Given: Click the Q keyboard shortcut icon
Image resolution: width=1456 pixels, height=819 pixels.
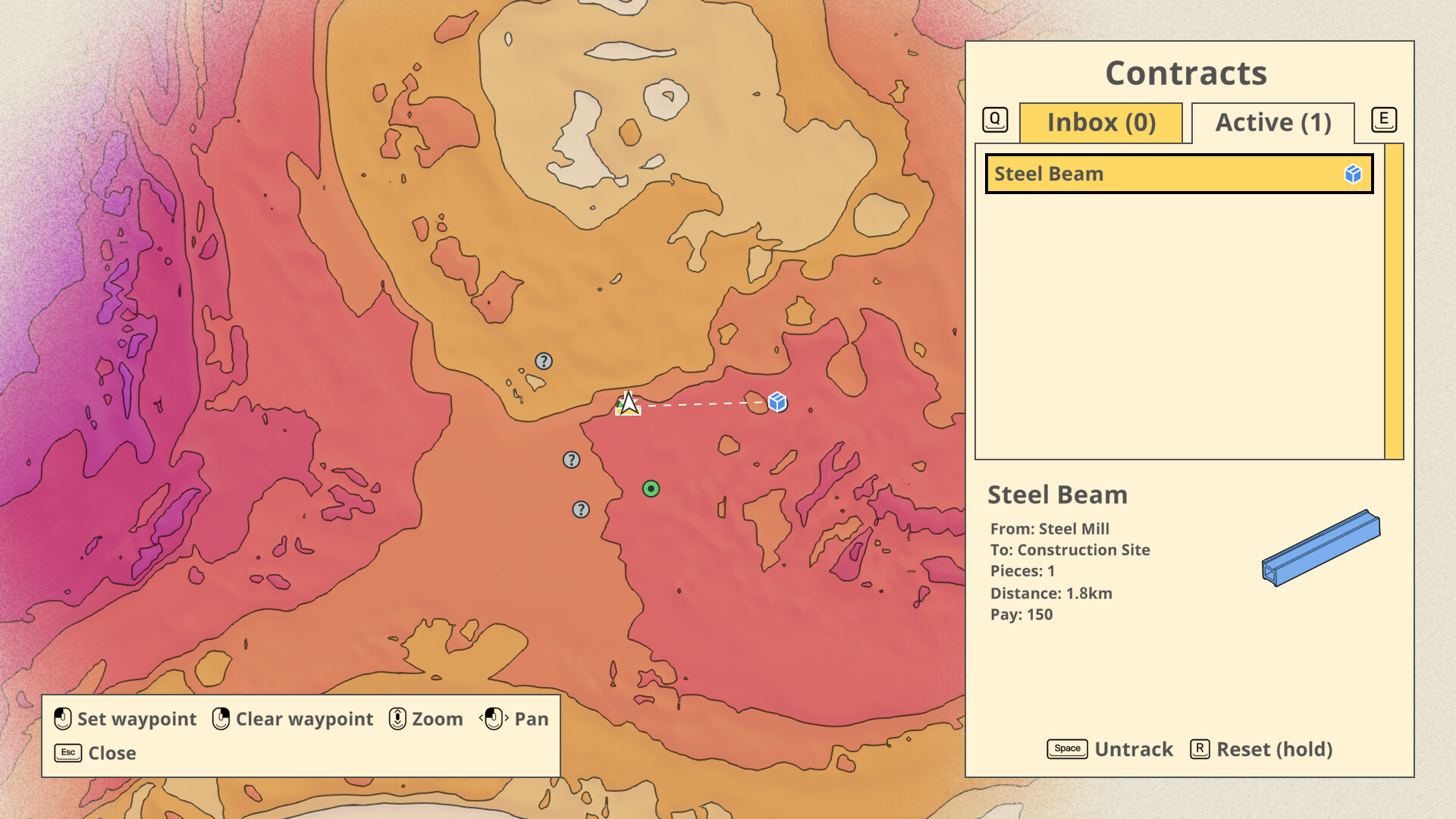Looking at the screenshot, I should click(x=994, y=119).
